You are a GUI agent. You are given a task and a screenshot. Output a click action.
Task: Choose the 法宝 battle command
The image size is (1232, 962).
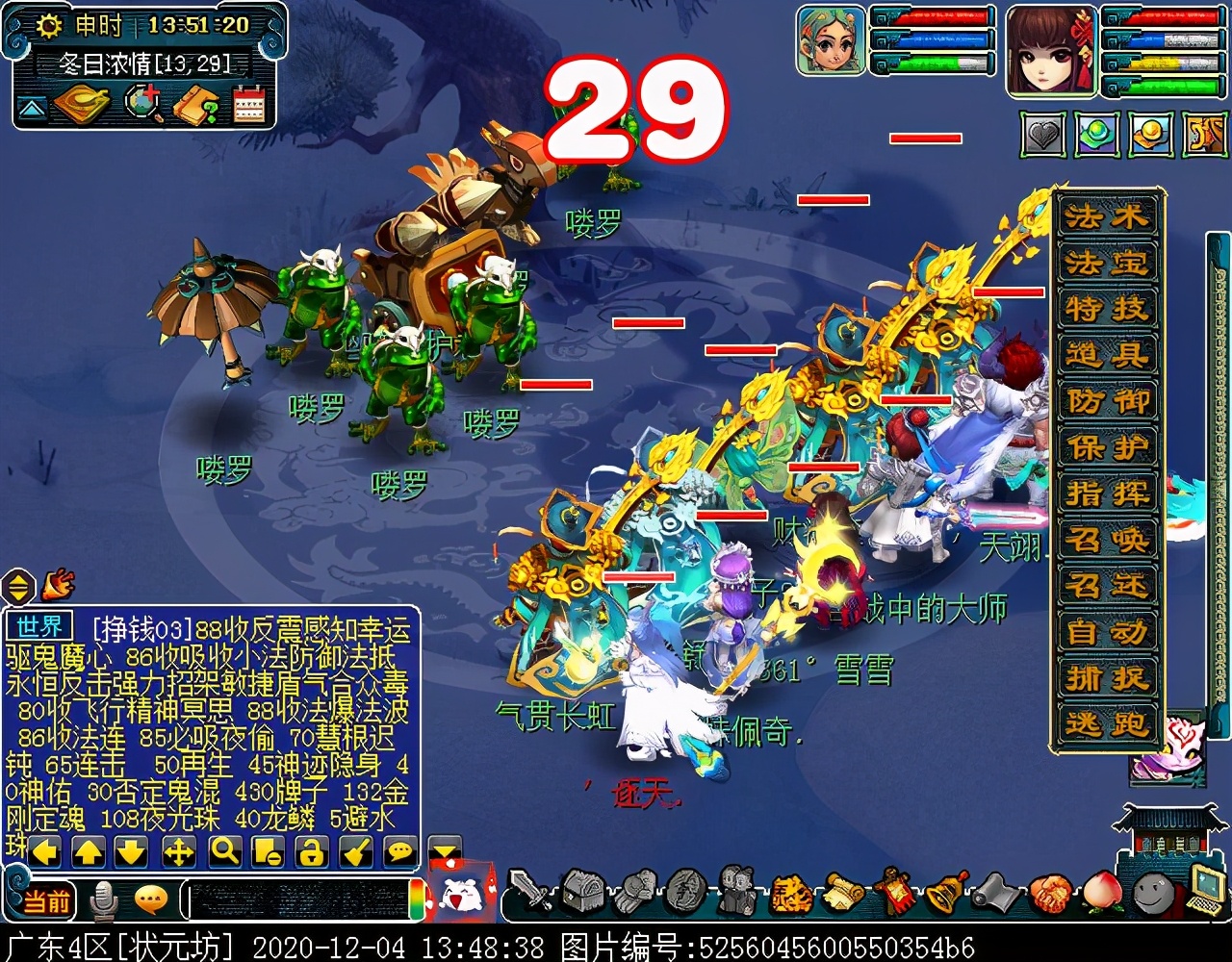click(1107, 263)
